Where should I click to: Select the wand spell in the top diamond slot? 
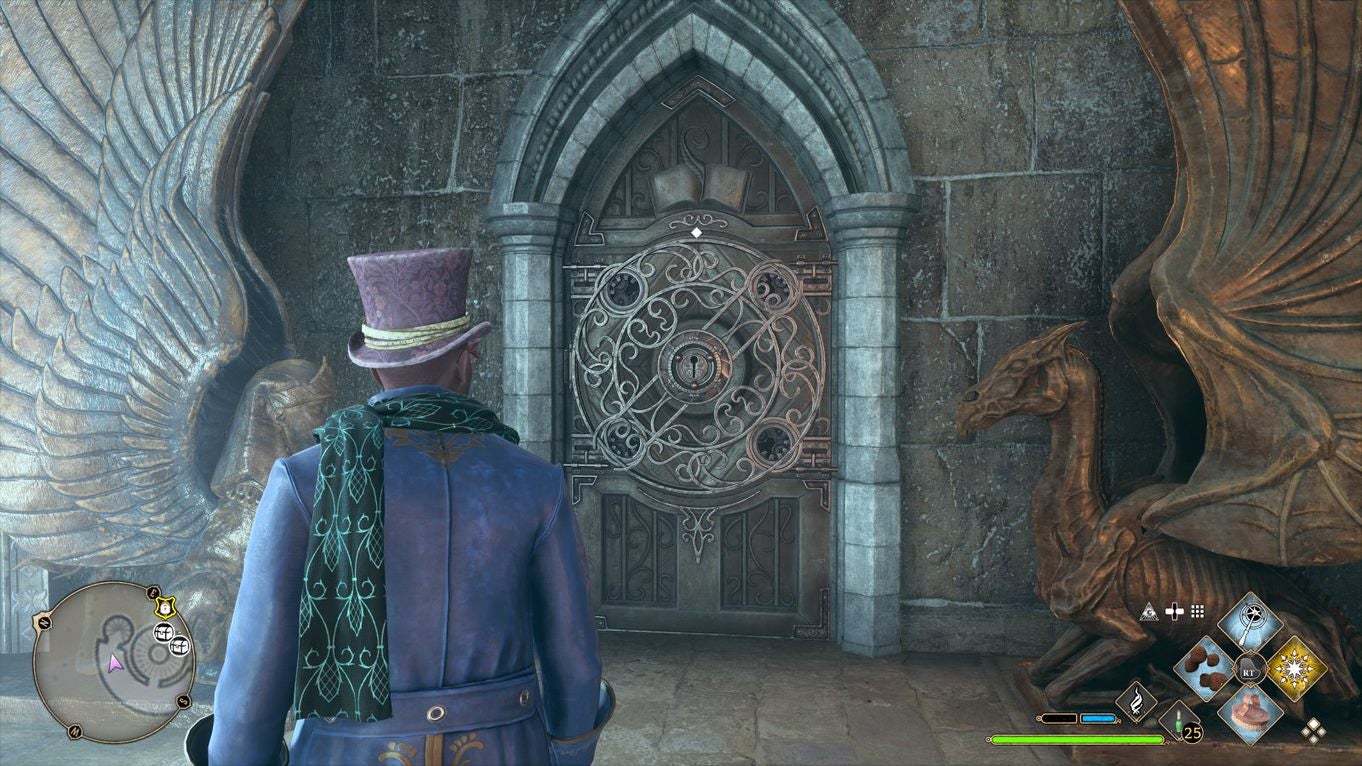point(1249,622)
